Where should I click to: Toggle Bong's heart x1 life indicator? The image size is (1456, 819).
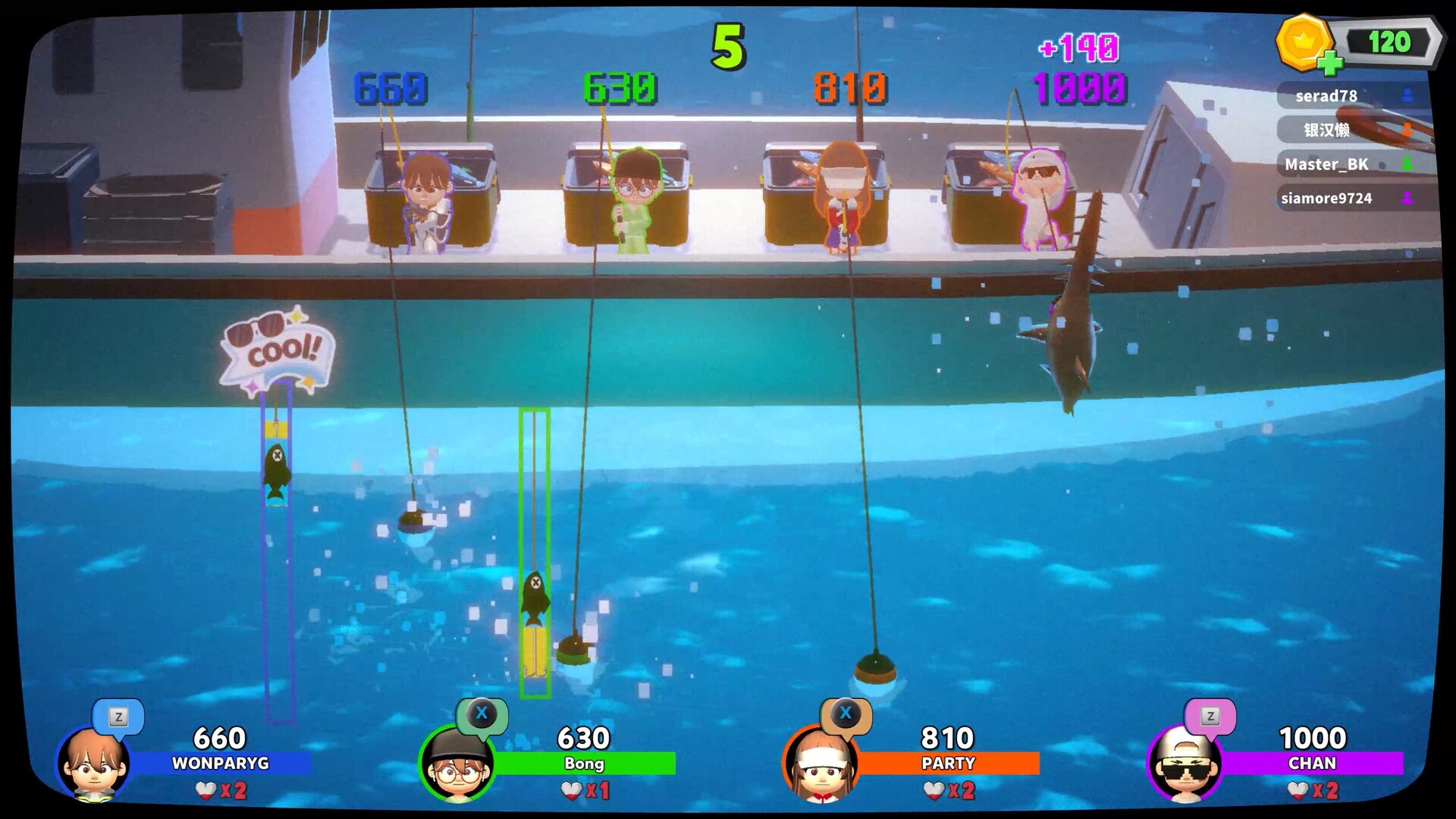click(582, 790)
